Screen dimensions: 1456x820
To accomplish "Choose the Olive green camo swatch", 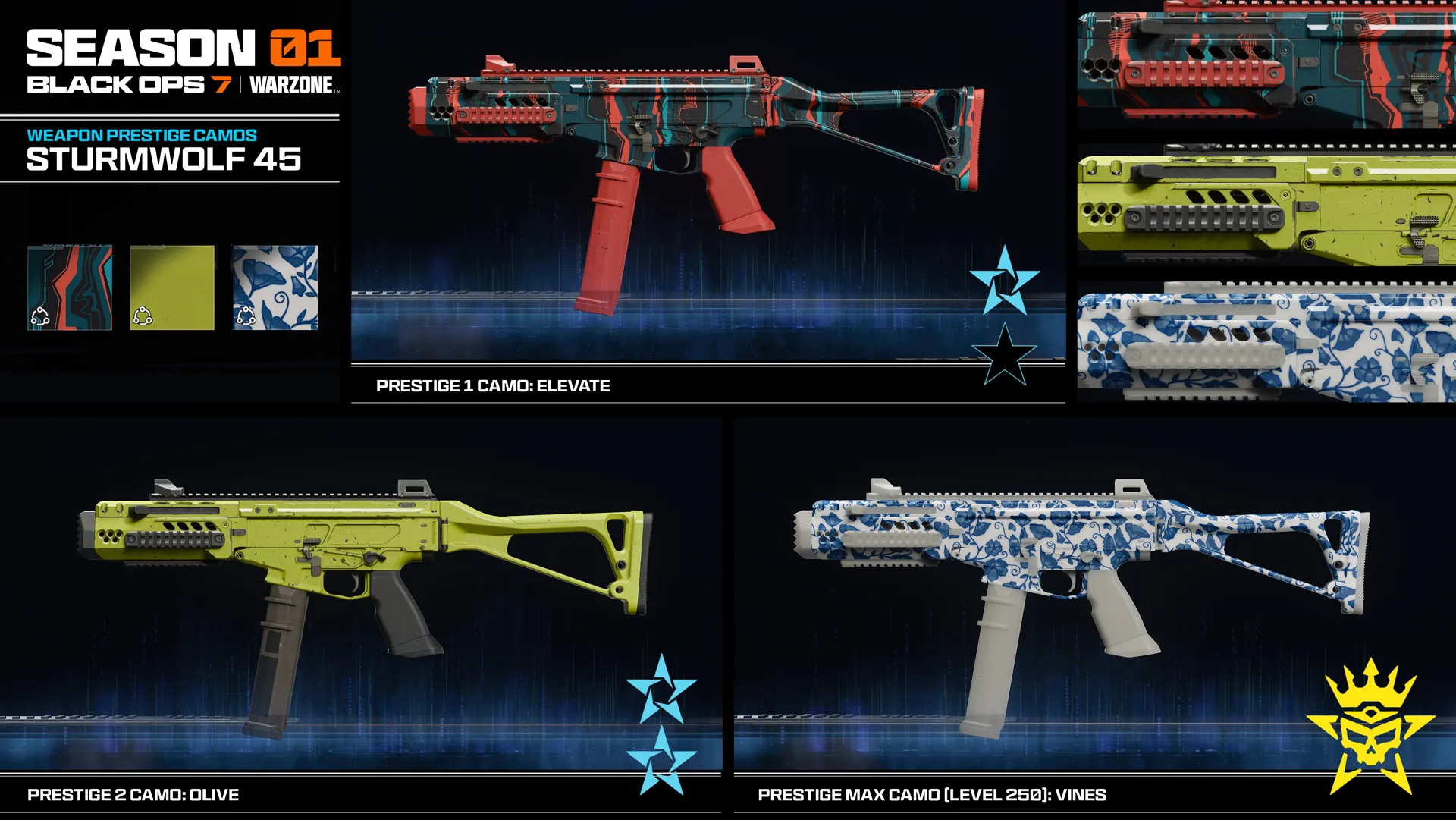I will (172, 287).
